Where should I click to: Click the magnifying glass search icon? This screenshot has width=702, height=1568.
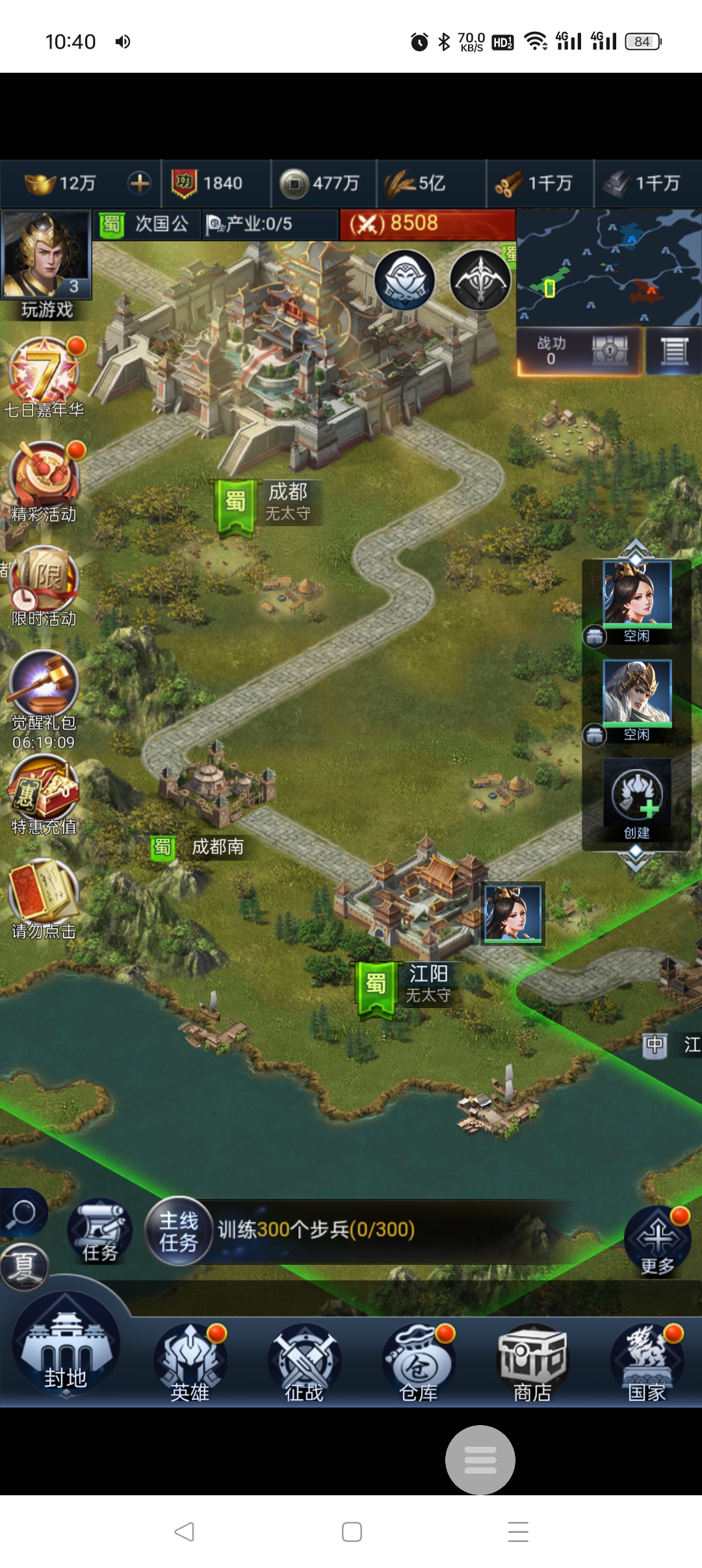pyautogui.click(x=23, y=1212)
